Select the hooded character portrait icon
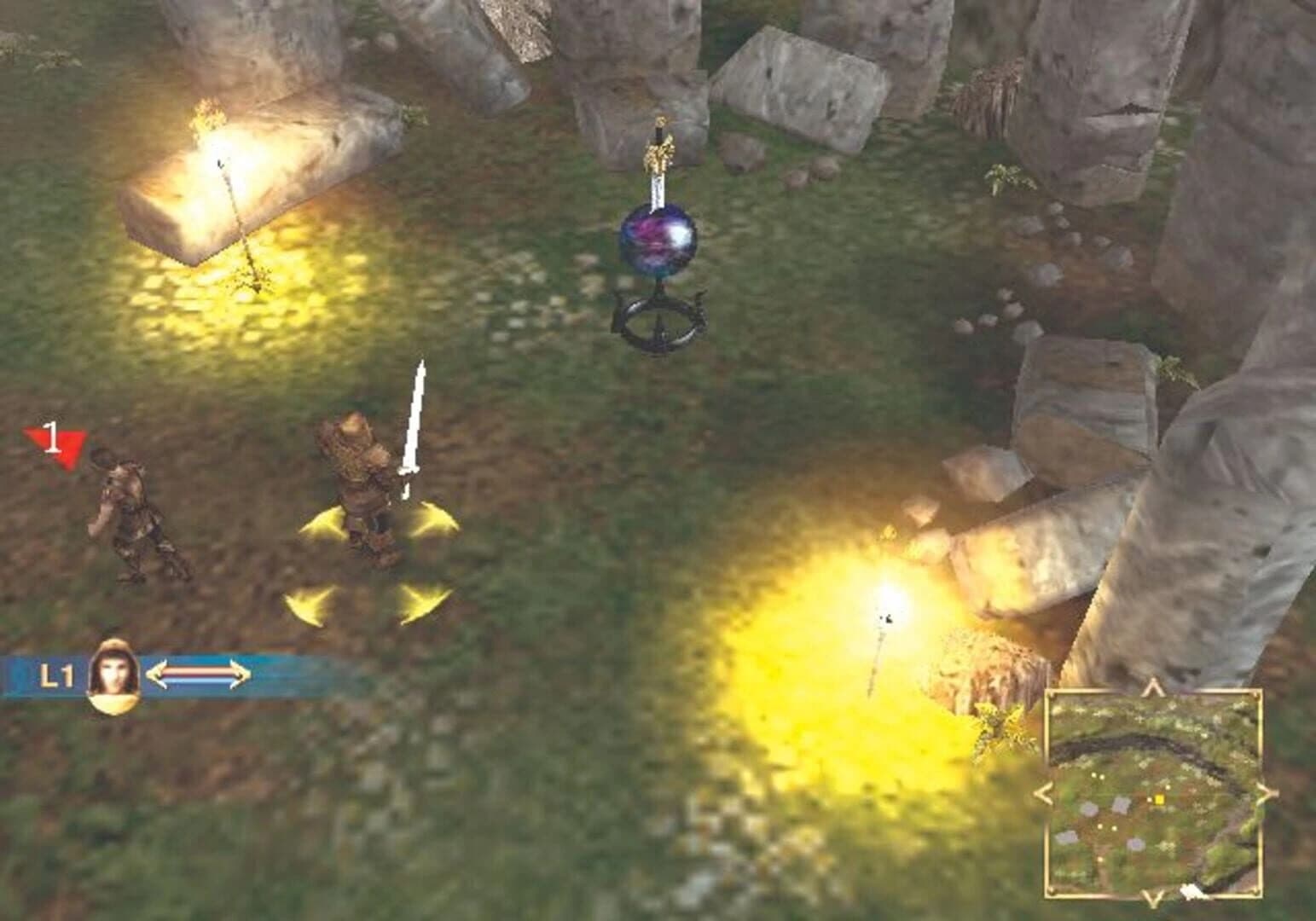This screenshot has width=1316, height=921. [113, 676]
